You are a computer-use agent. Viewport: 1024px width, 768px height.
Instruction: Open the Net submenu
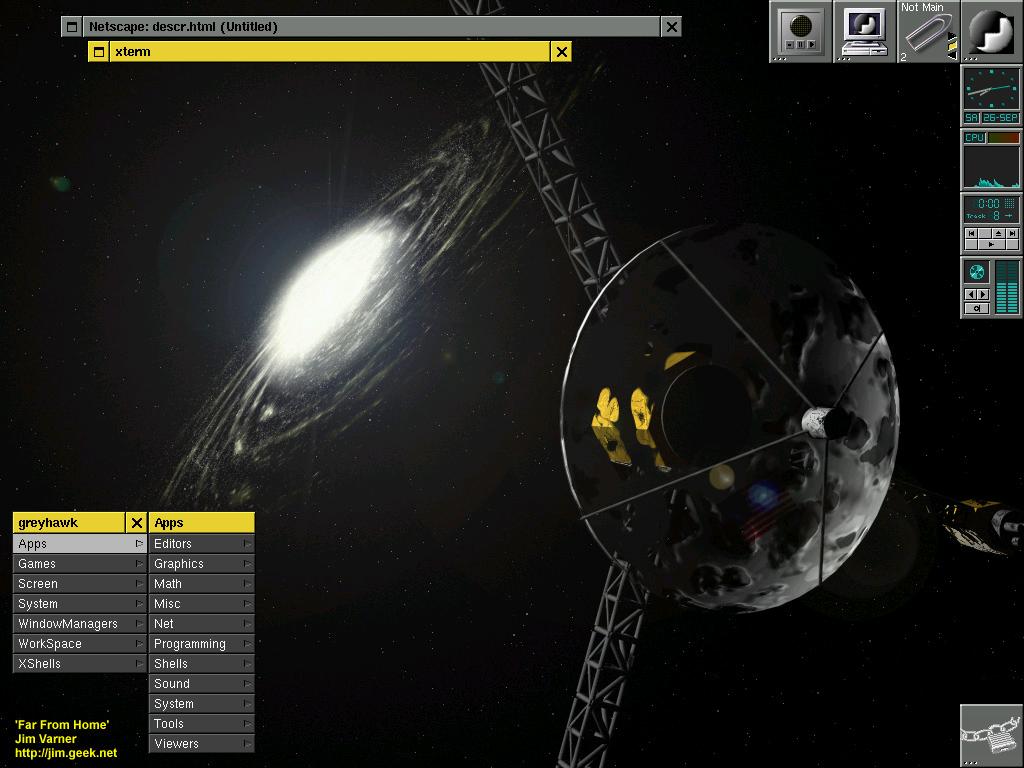[201, 624]
